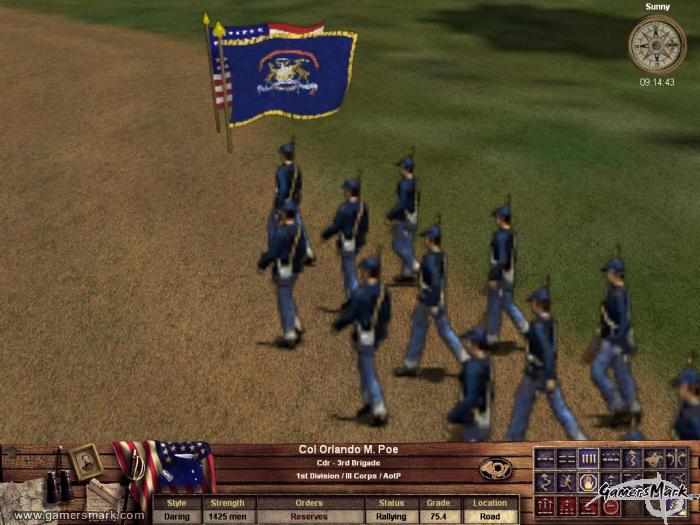Click the opposing curved arrows command icon
This screenshot has width=700, height=525.
tap(676, 459)
